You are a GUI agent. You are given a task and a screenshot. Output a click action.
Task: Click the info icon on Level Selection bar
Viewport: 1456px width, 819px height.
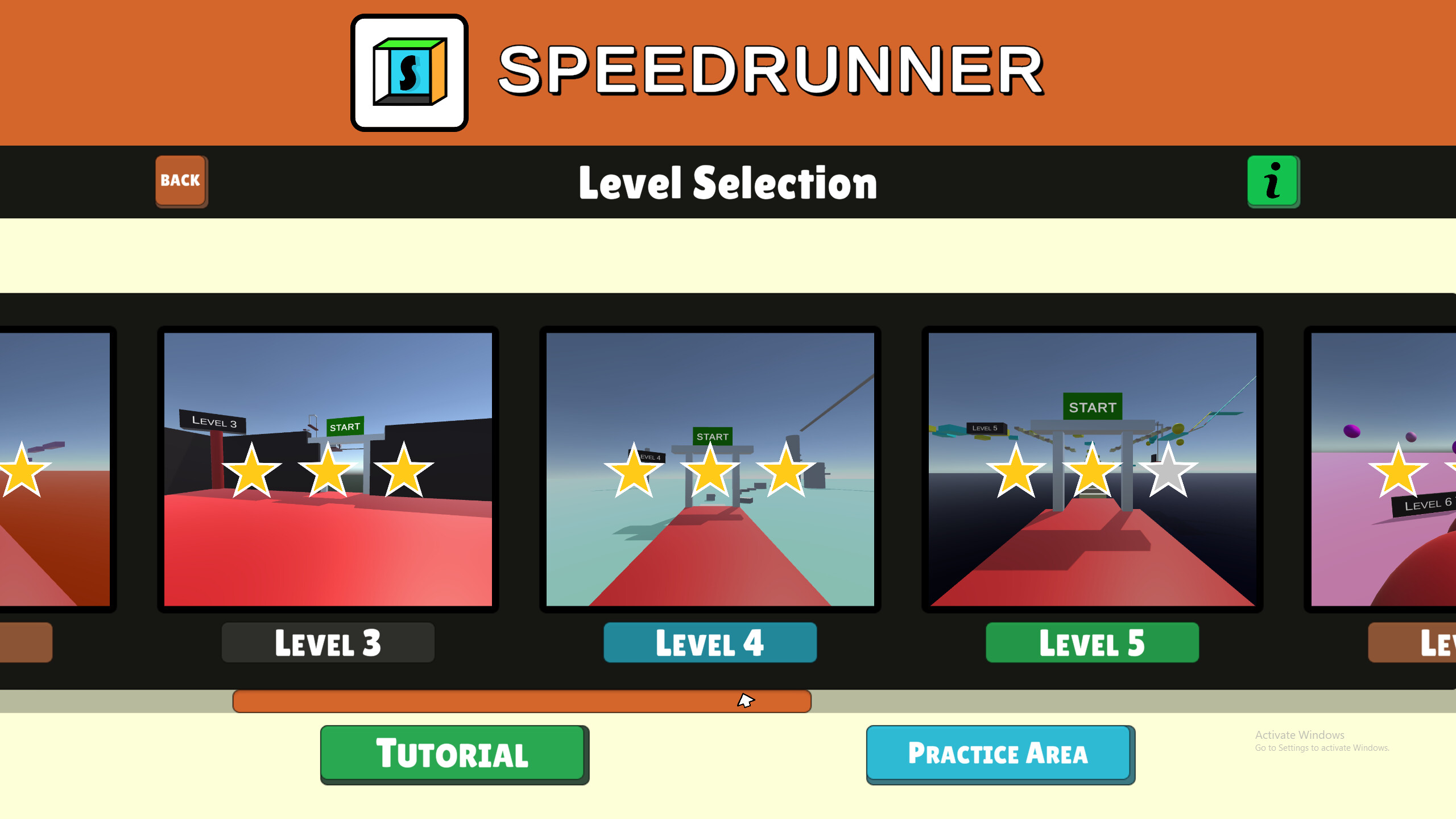coord(1273,182)
